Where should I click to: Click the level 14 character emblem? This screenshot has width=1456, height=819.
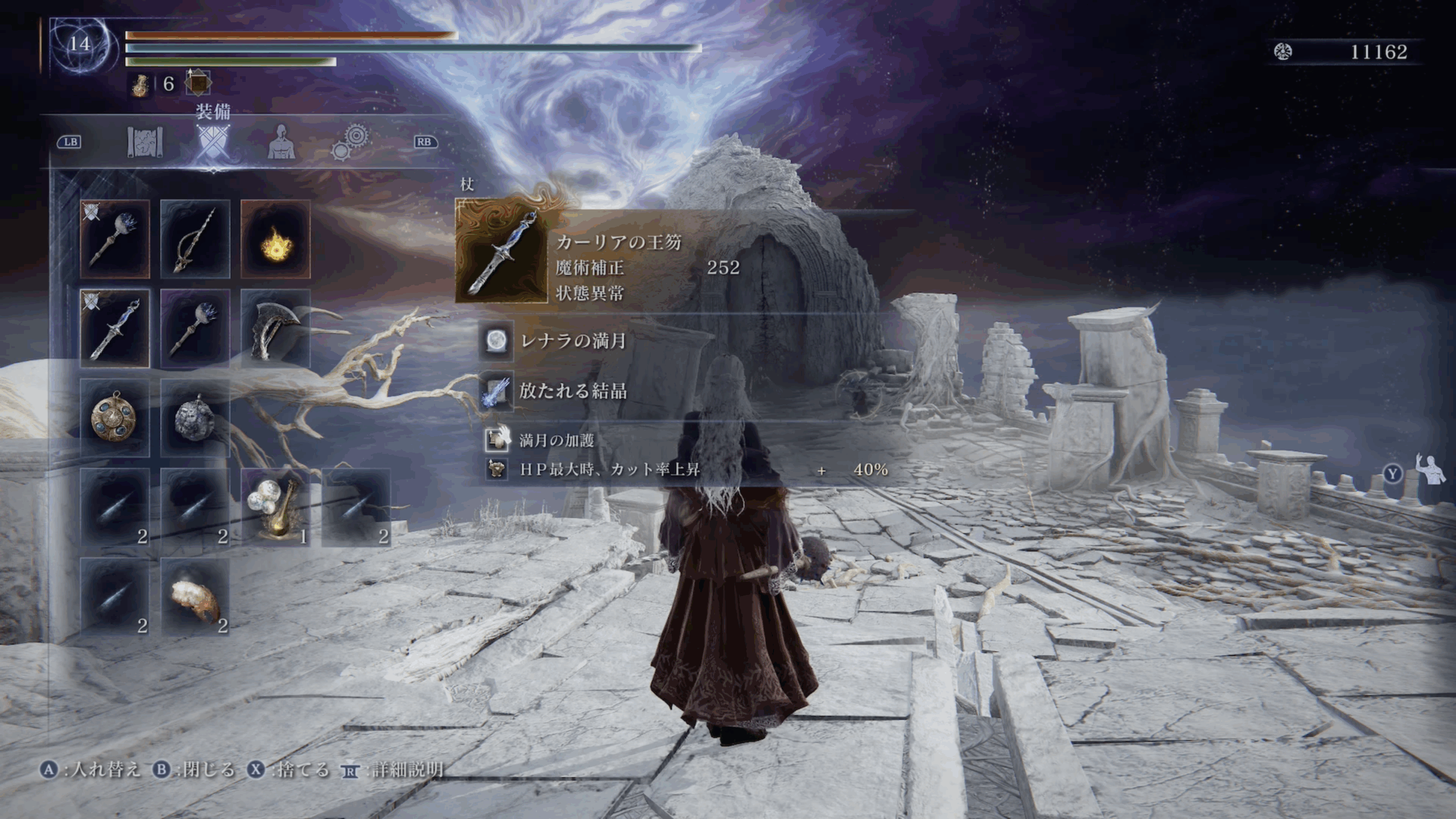80,44
